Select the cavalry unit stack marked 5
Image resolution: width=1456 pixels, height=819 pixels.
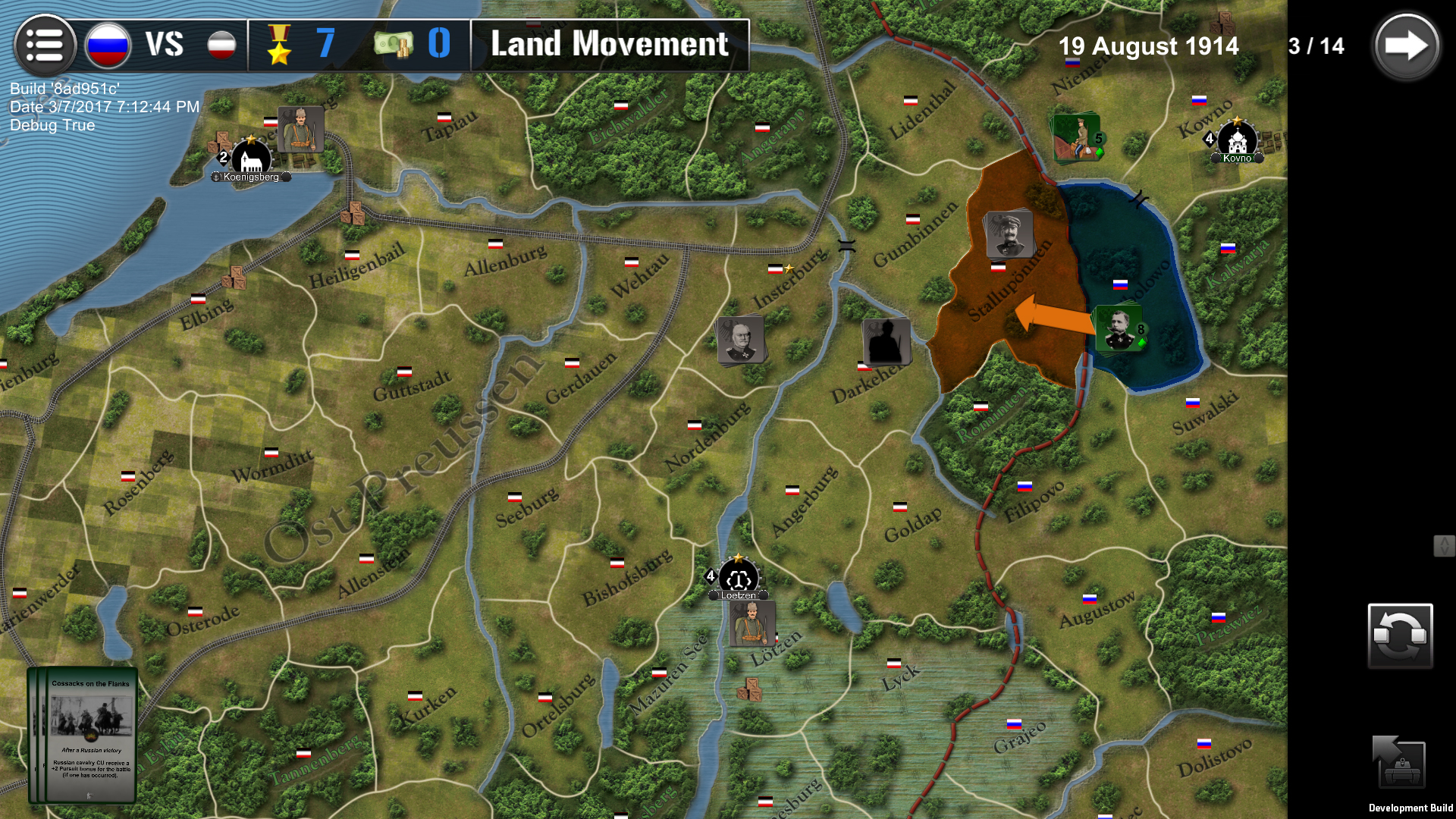pyautogui.click(x=1075, y=139)
